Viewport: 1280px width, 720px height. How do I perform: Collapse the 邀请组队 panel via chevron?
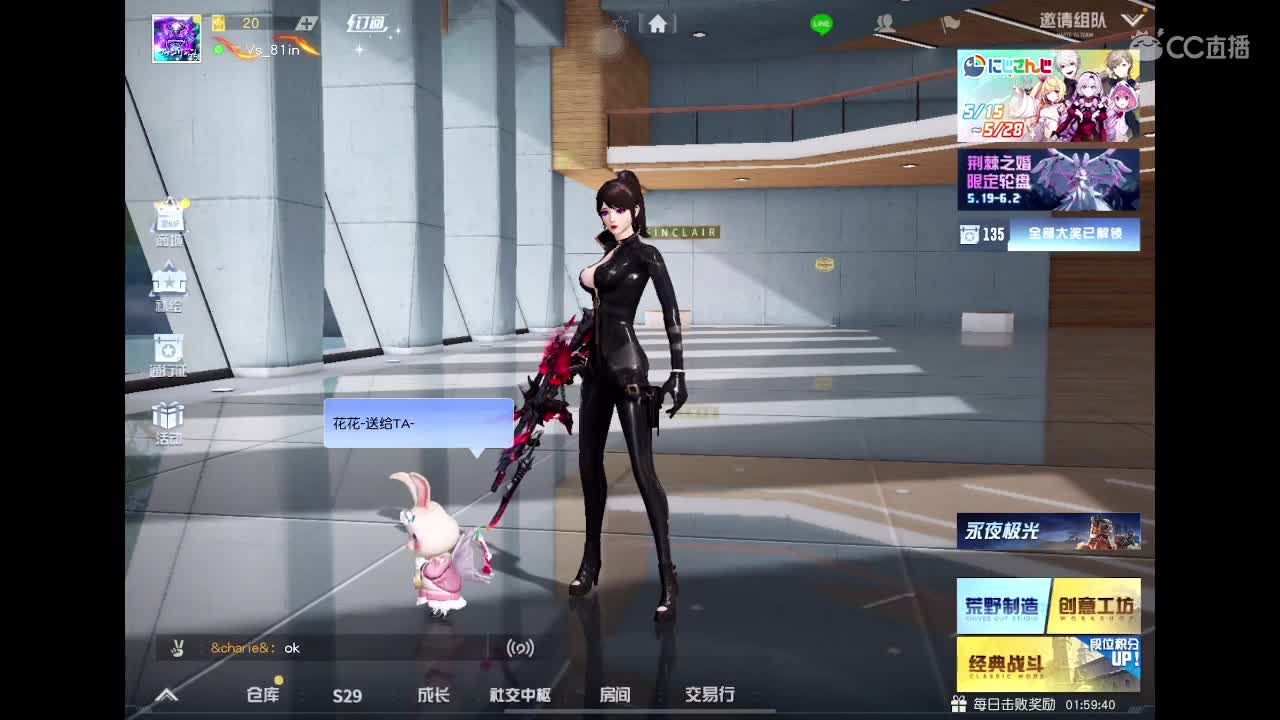click(x=1132, y=18)
